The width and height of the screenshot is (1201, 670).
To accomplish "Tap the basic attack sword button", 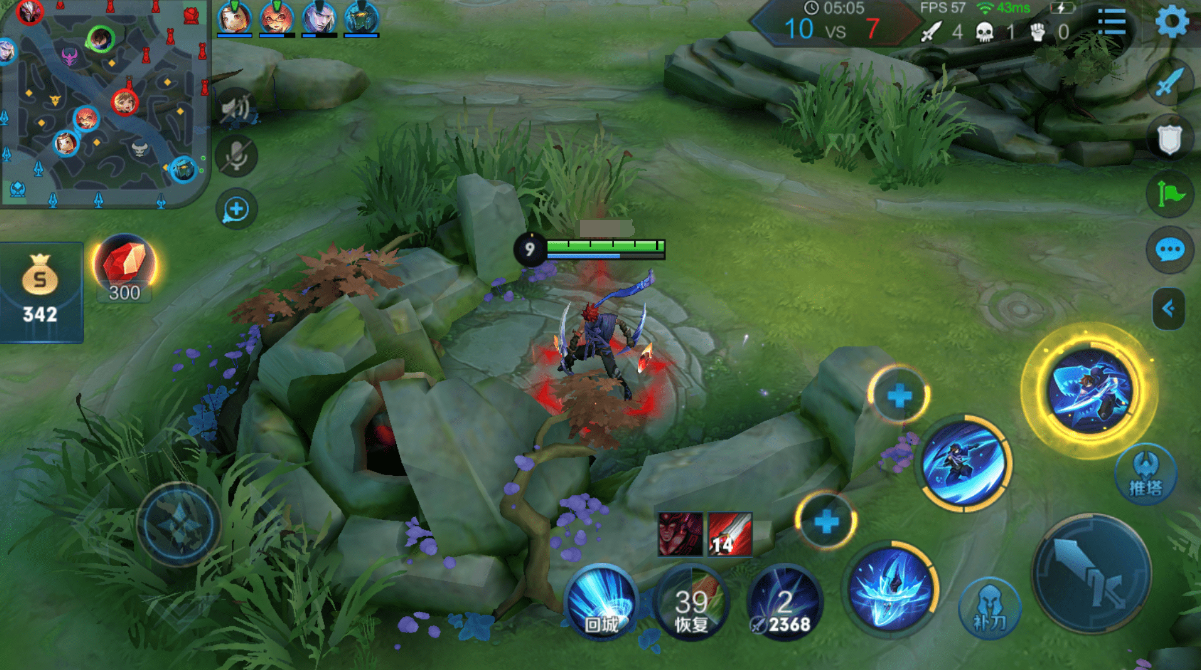I will pos(1091,573).
